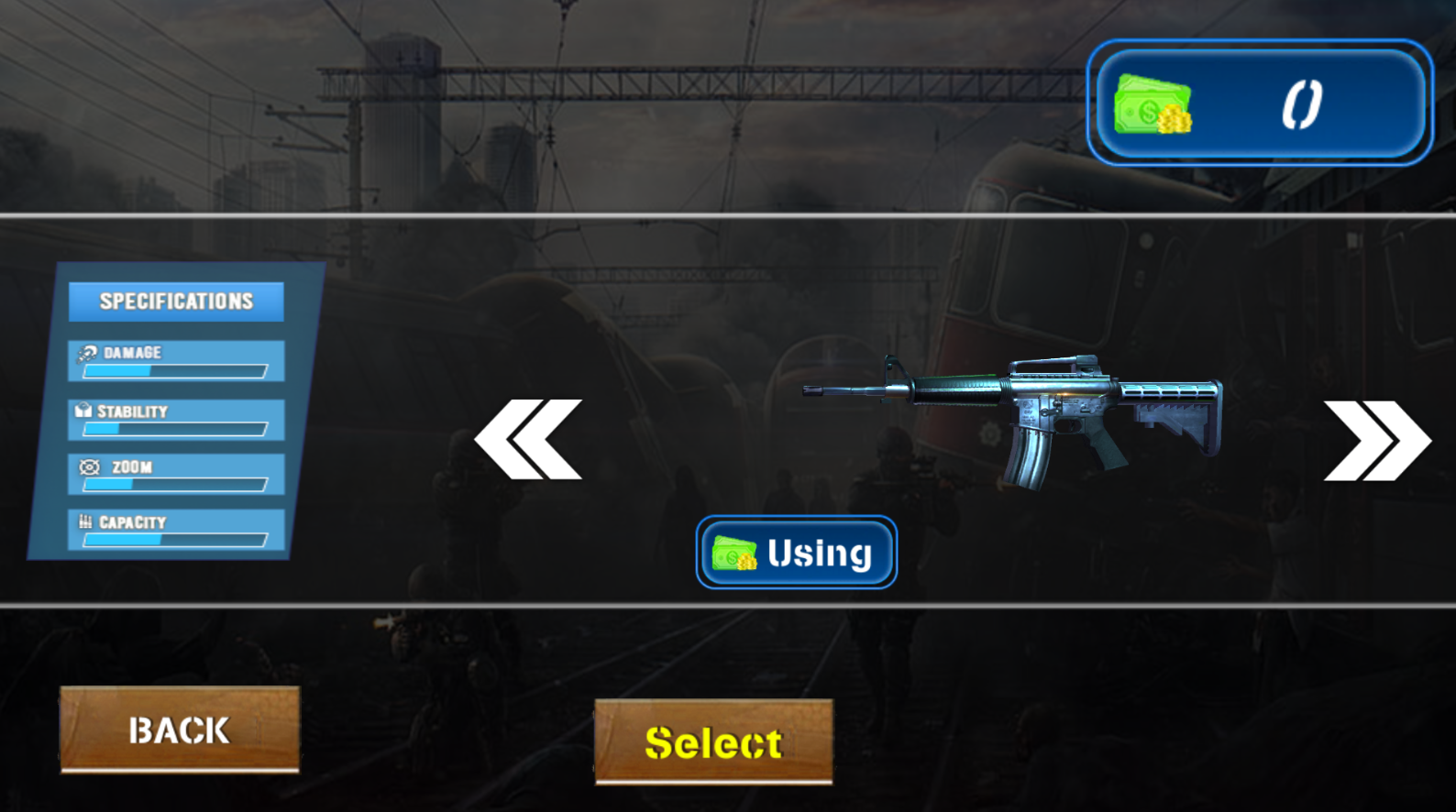Click the Stability padlock icon

[x=84, y=409]
